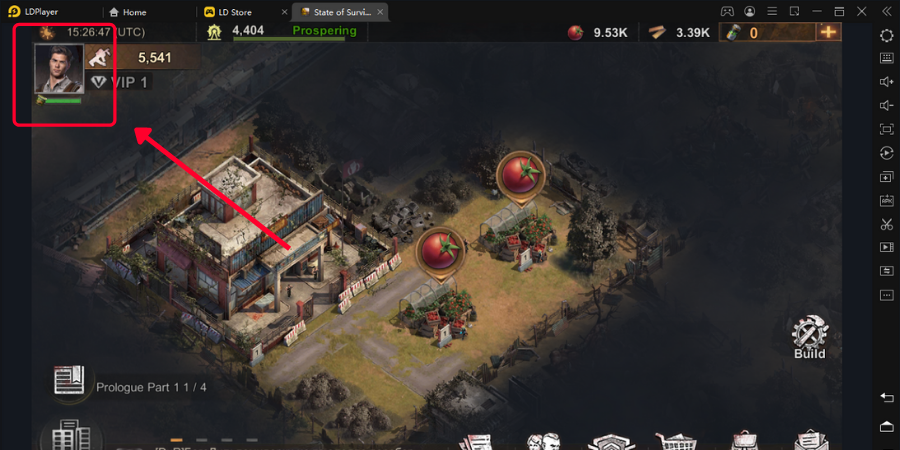This screenshot has height=450, width=900.
Task: Collect the left tomato harvest bubble
Action: coord(439,249)
